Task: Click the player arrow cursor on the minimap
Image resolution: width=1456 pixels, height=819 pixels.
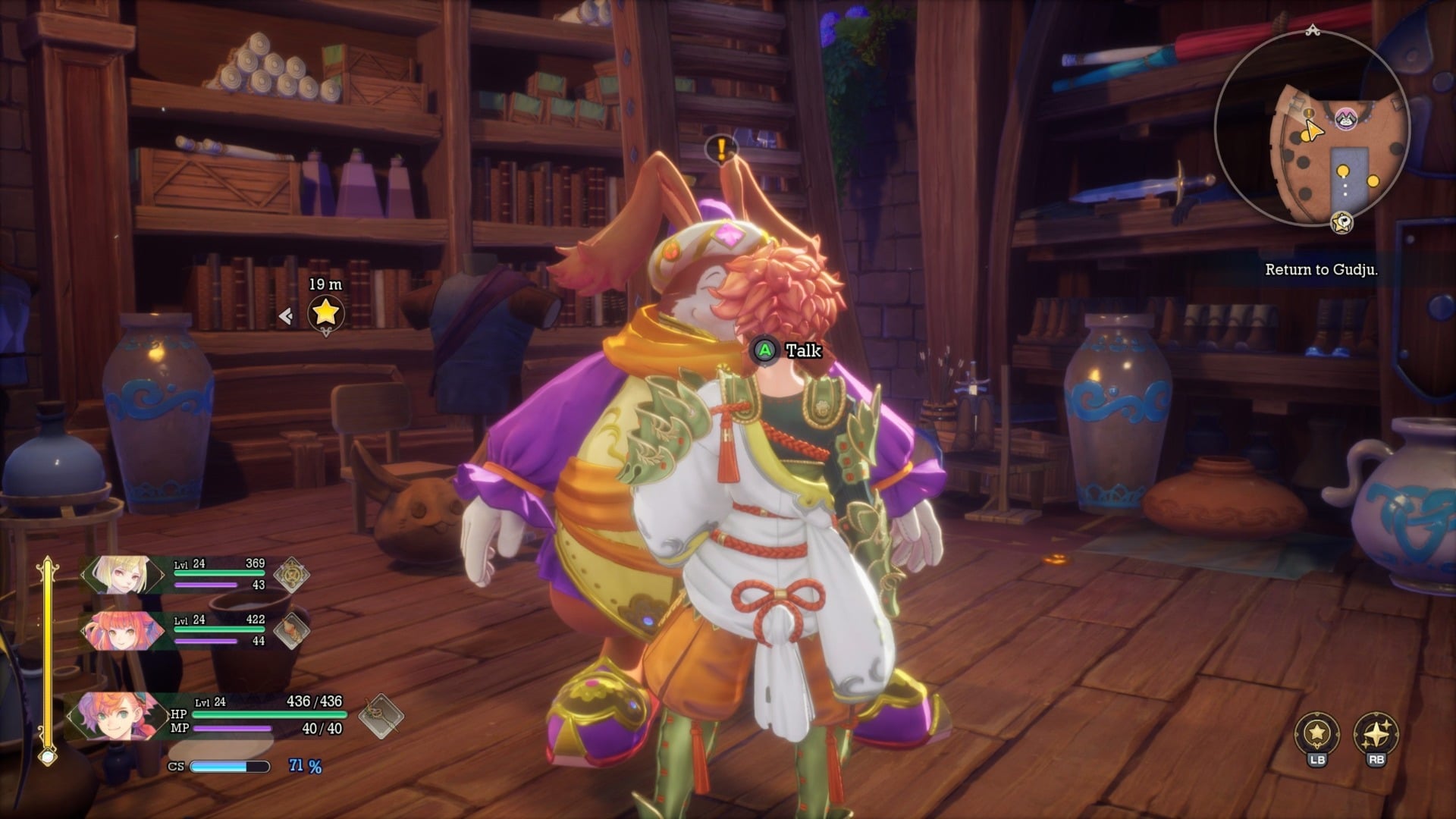Action: [1315, 130]
